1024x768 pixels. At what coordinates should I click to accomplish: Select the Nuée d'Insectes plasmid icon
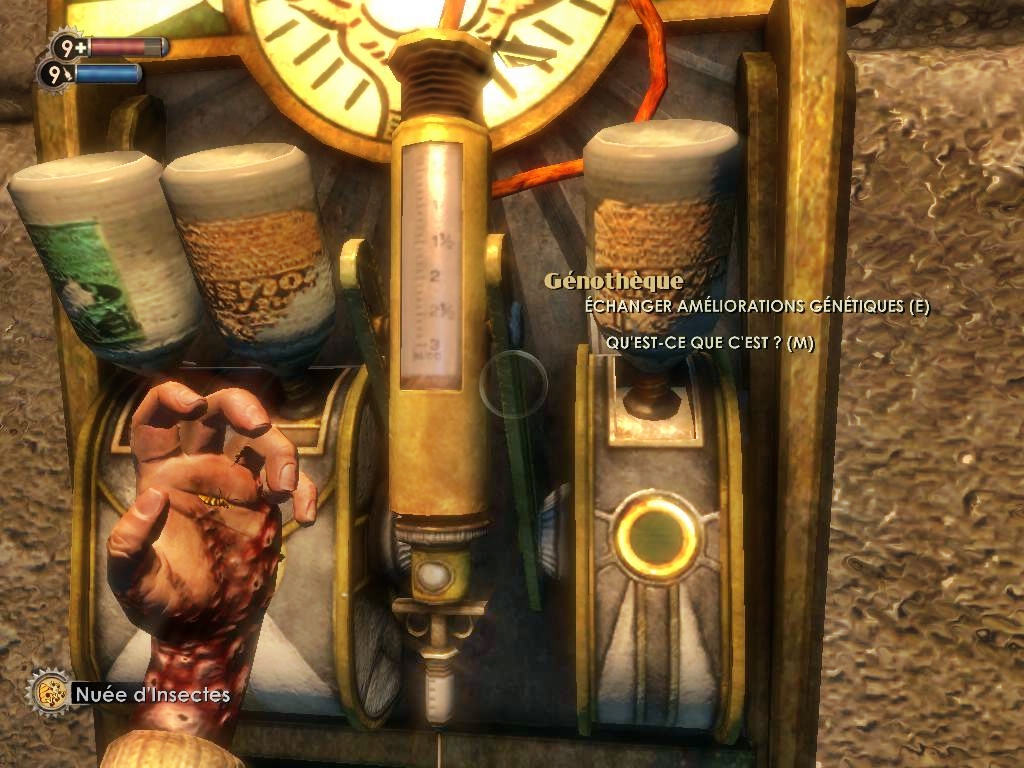click(x=47, y=692)
